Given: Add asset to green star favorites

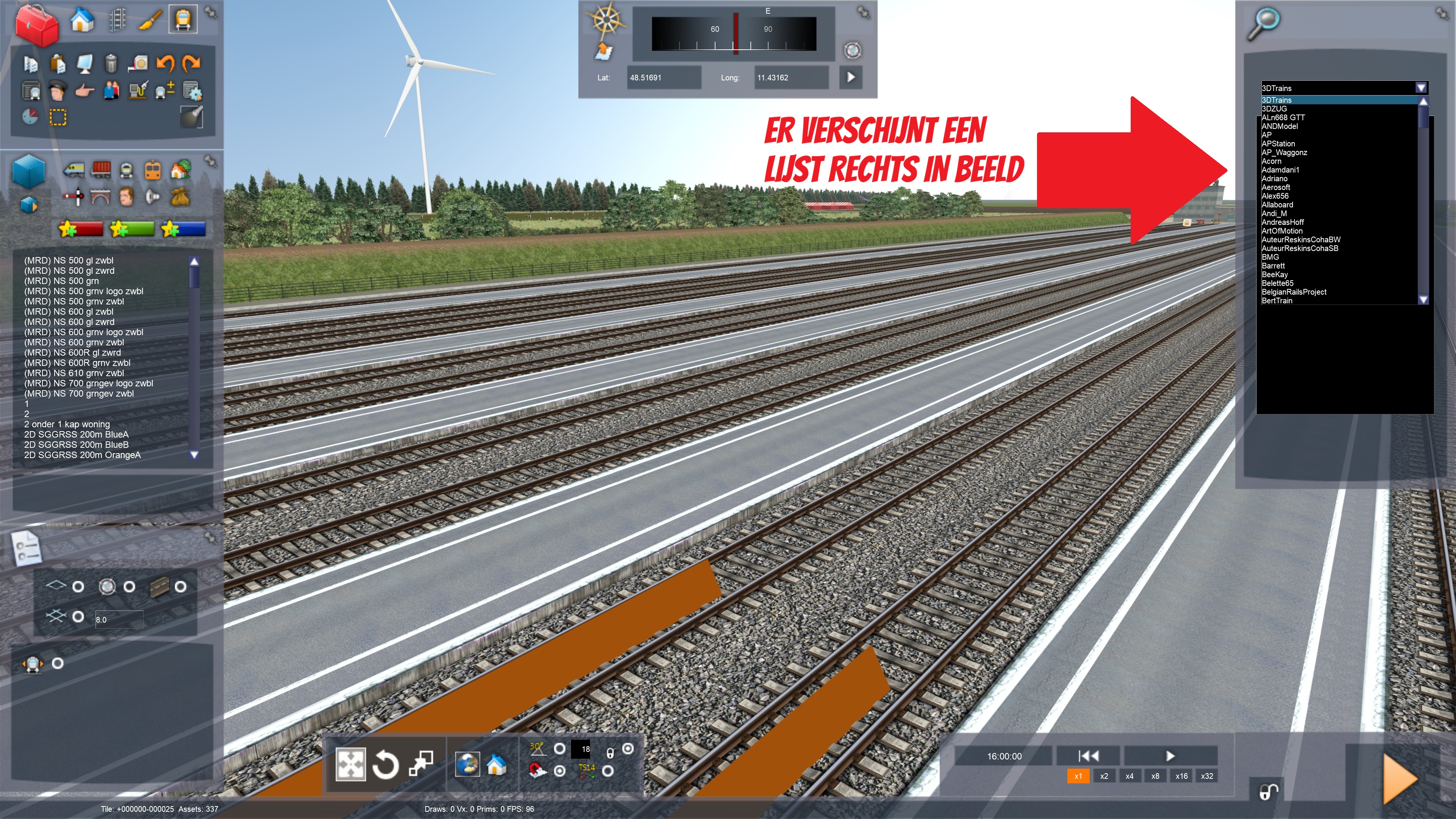Looking at the screenshot, I should 132,229.
